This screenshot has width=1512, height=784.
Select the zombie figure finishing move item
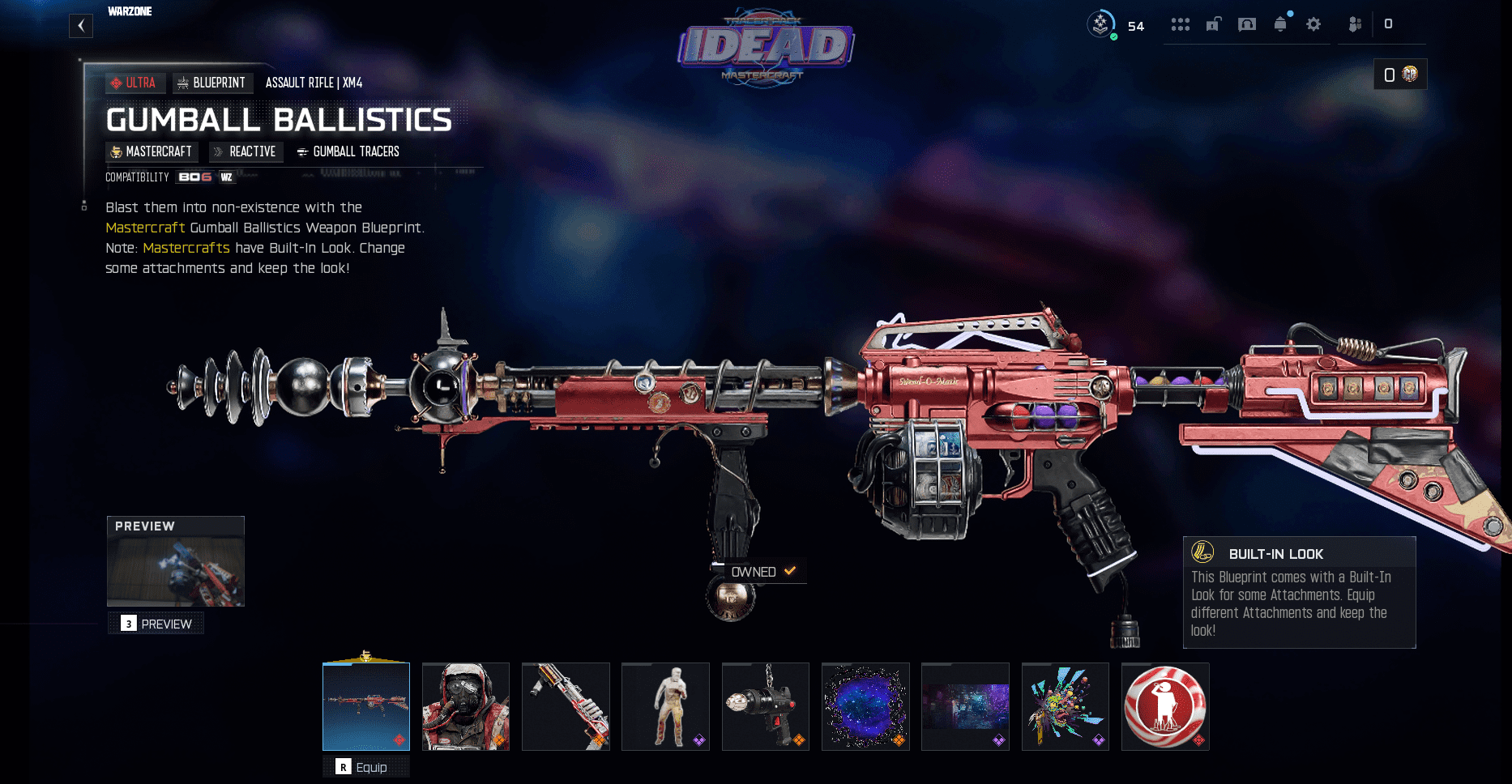point(665,706)
